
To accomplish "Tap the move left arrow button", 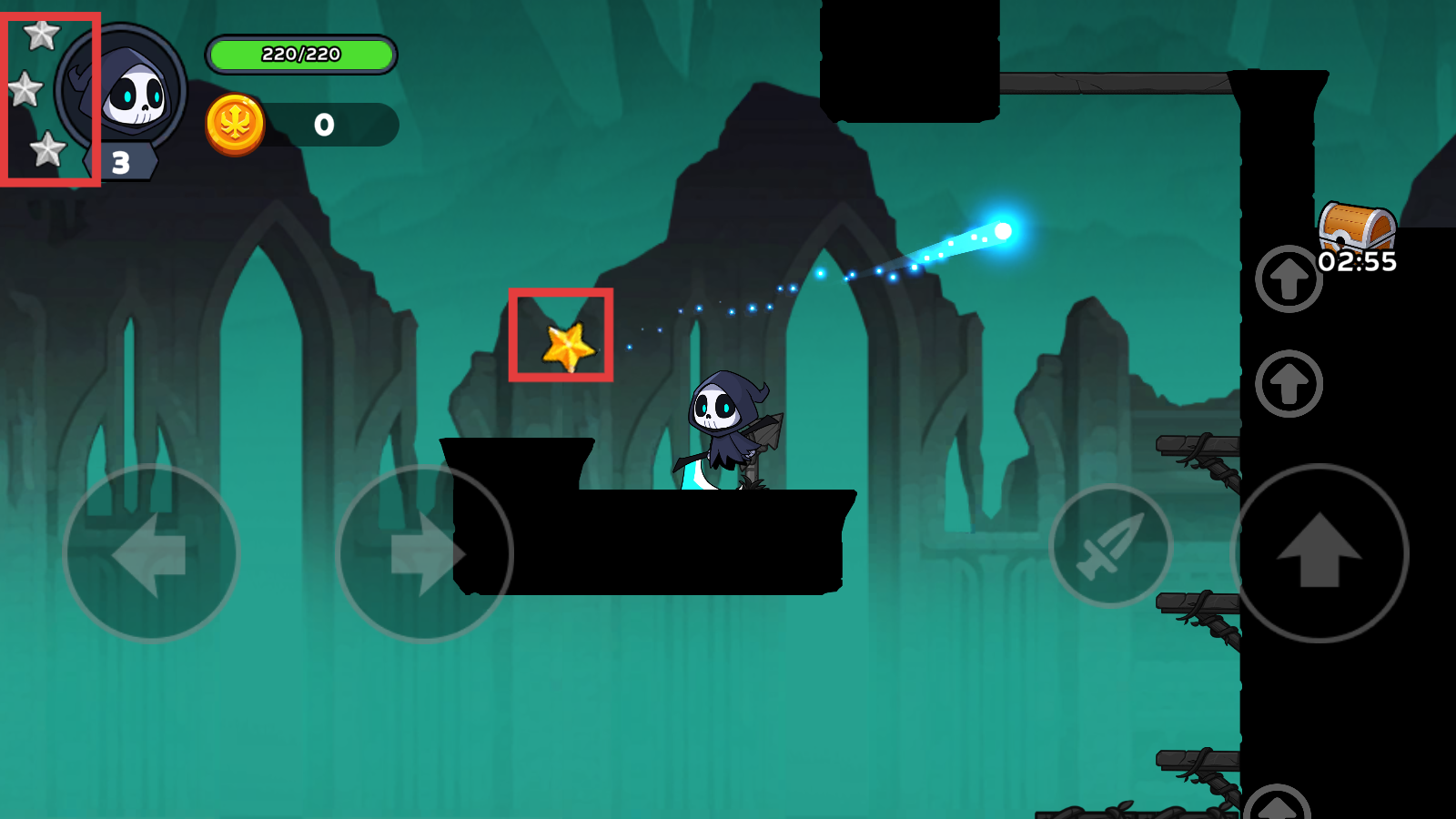I will pos(151,553).
